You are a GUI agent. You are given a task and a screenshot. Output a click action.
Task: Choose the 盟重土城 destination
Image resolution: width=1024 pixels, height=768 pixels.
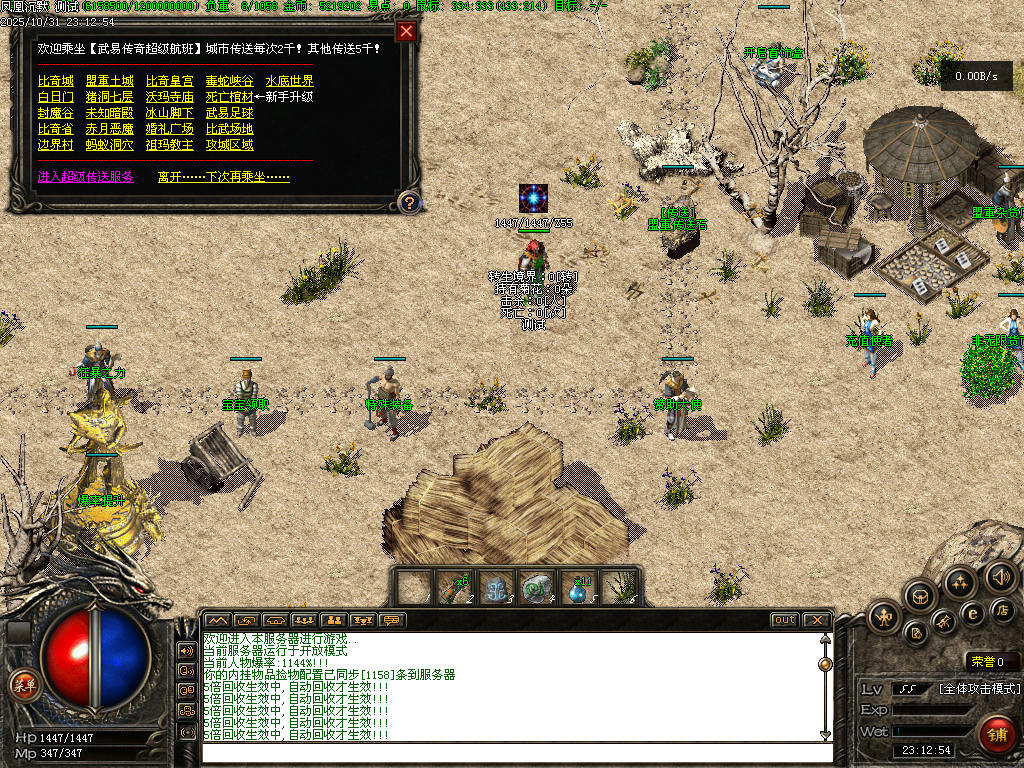(109, 81)
